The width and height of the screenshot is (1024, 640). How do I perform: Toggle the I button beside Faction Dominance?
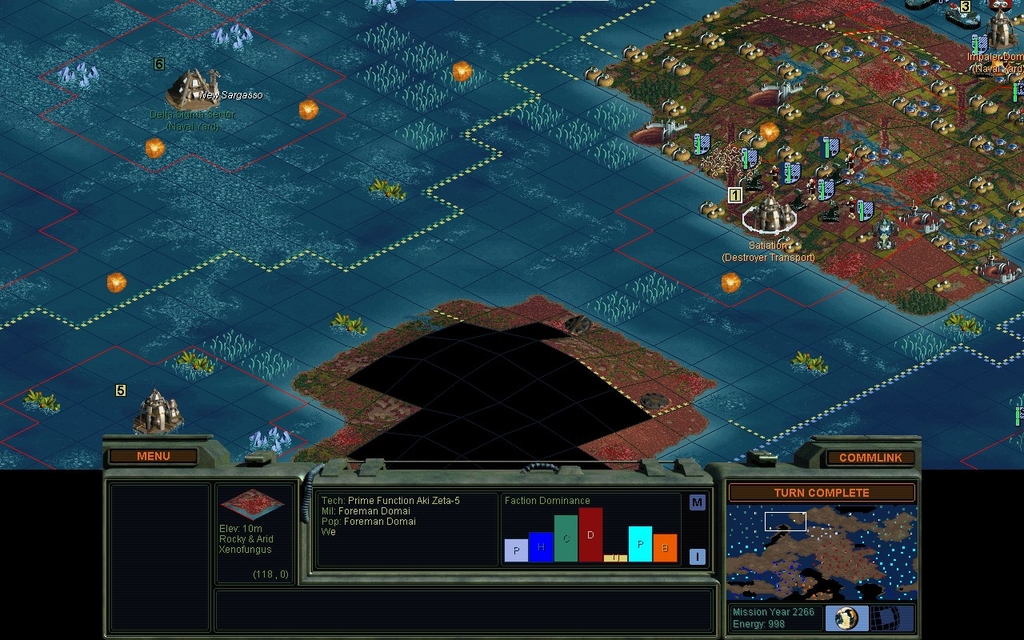tap(697, 556)
